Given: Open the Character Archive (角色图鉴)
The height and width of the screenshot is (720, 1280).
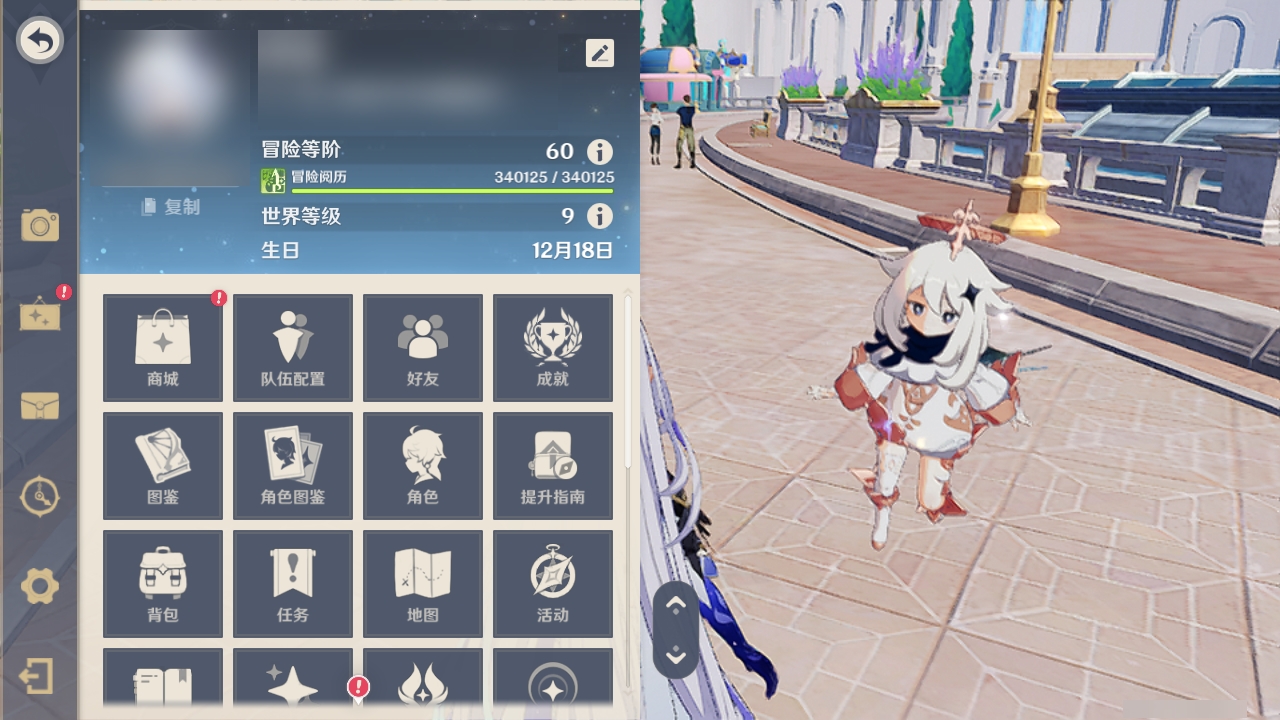Looking at the screenshot, I should coord(292,465).
